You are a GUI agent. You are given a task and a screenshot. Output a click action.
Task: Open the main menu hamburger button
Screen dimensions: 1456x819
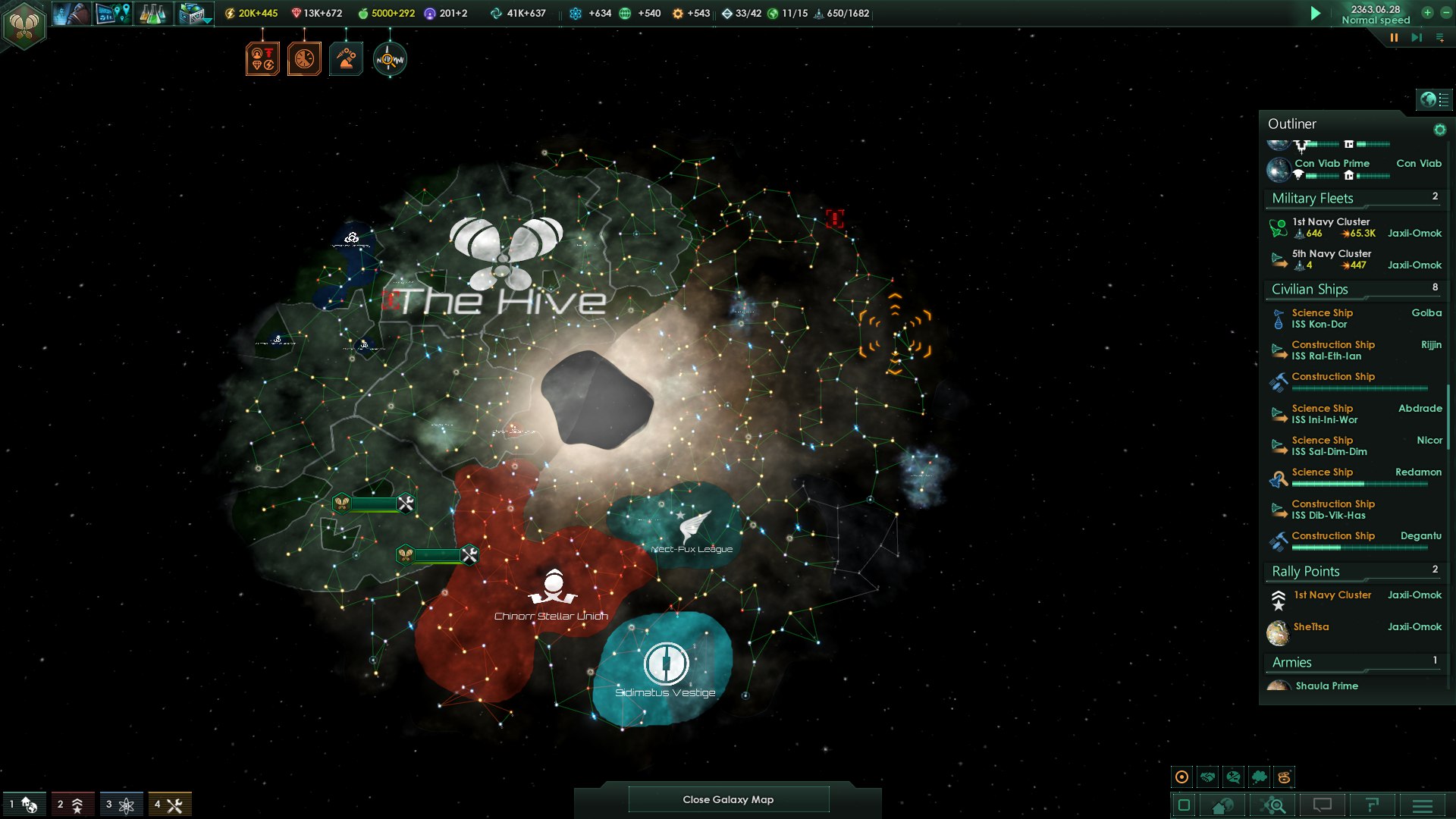point(1423,805)
